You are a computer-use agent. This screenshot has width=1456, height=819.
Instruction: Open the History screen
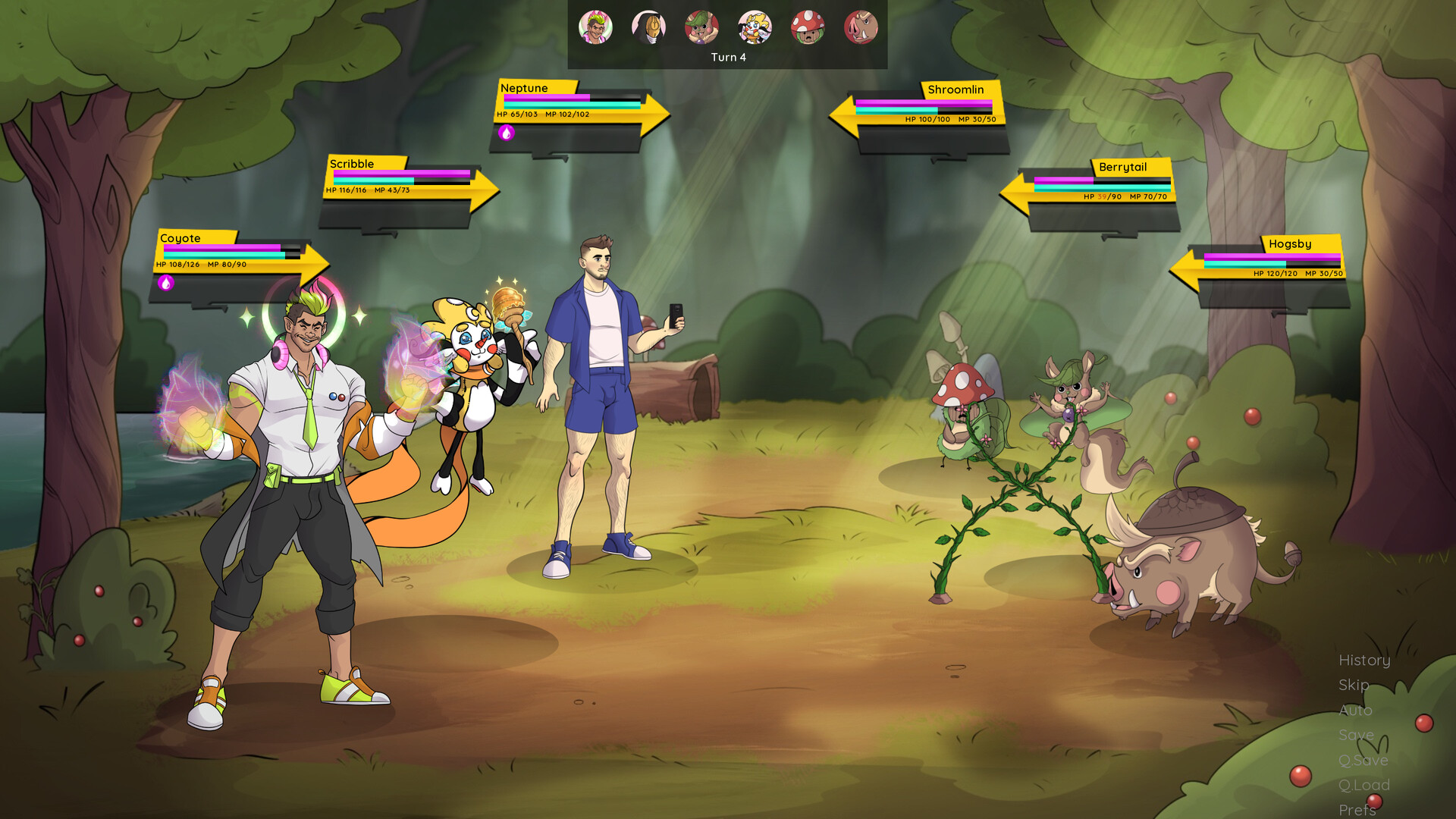[x=1364, y=661]
